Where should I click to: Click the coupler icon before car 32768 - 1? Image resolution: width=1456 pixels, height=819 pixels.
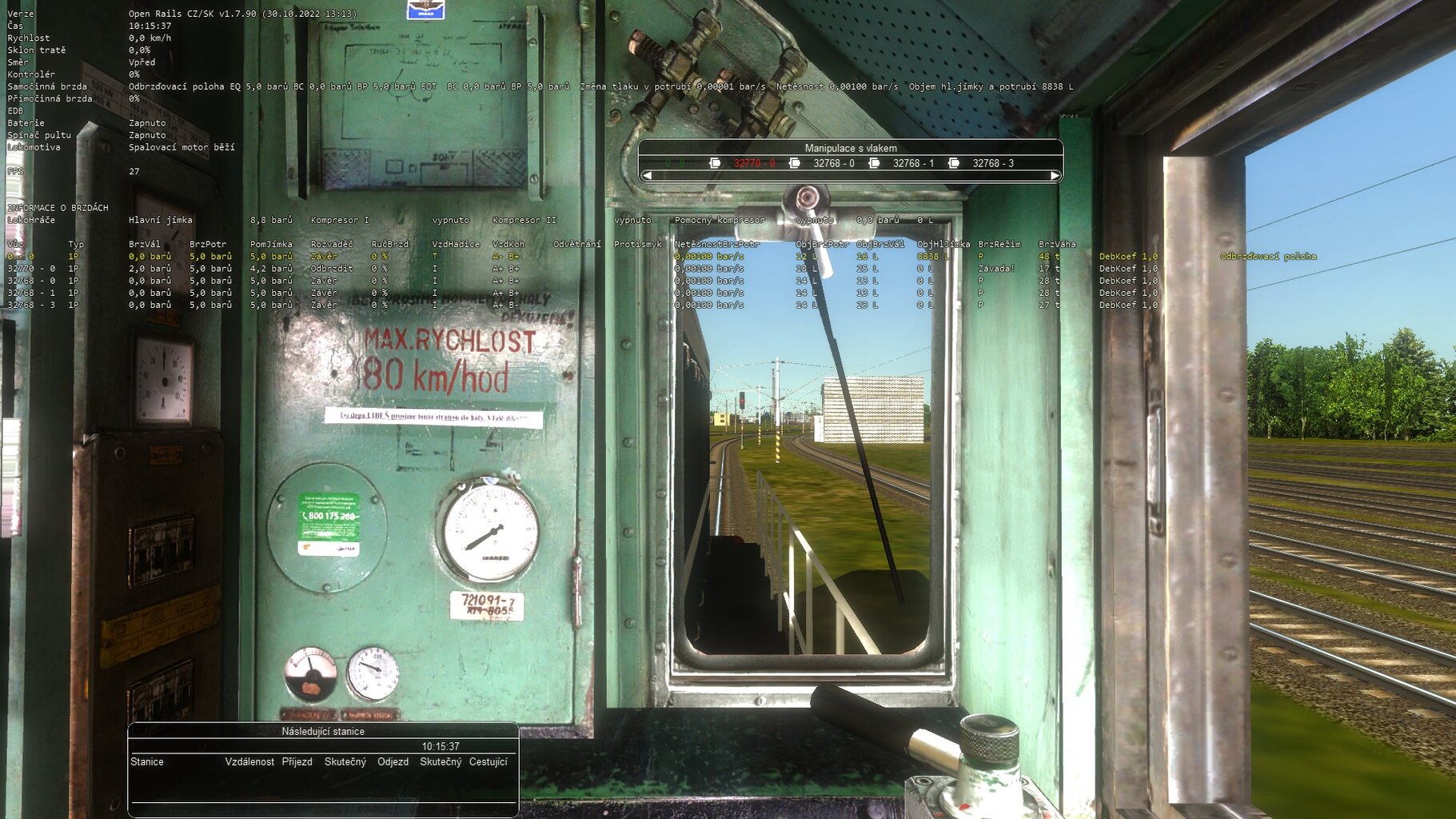pyautogui.click(x=874, y=163)
